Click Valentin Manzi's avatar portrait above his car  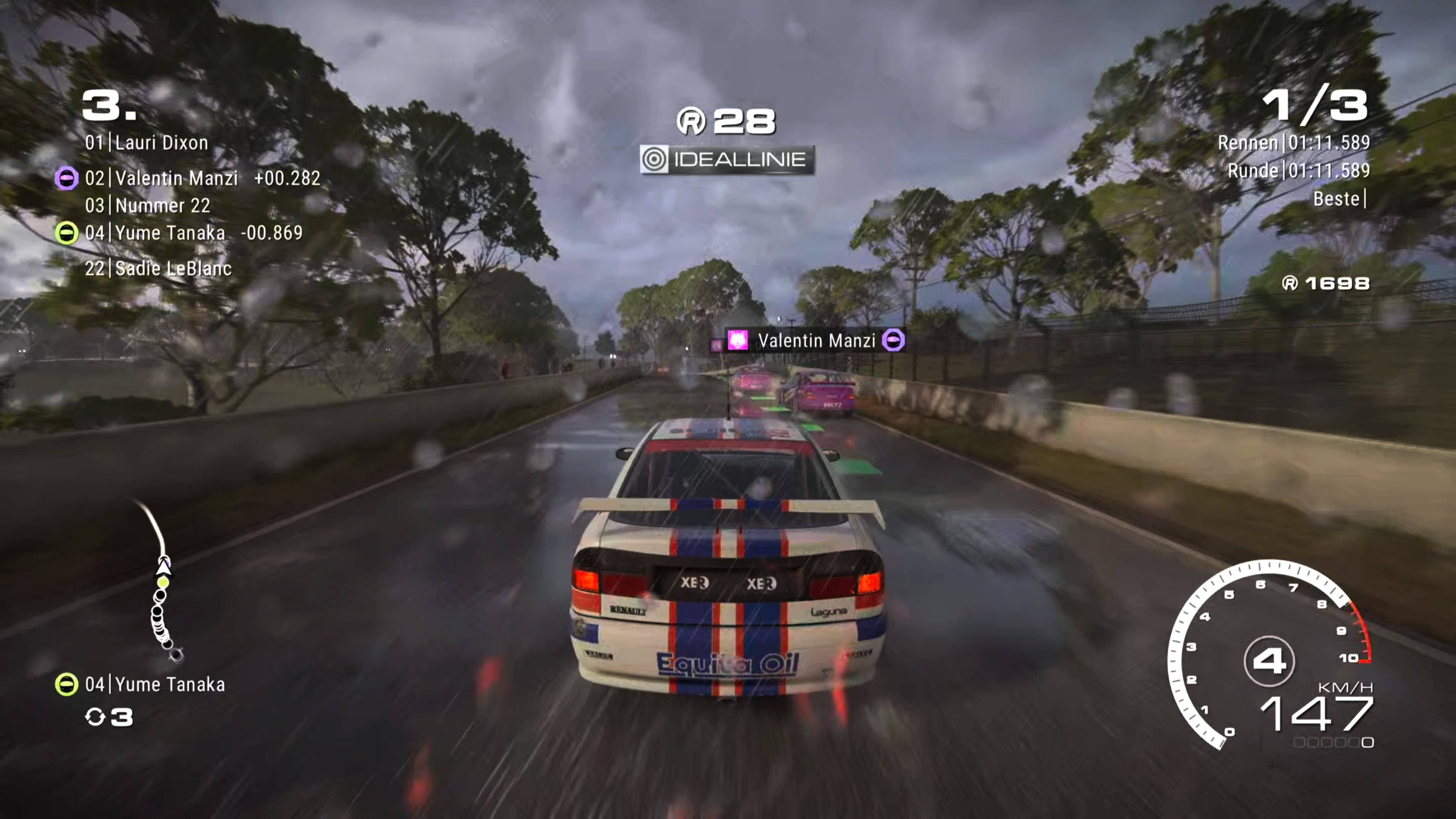click(737, 340)
